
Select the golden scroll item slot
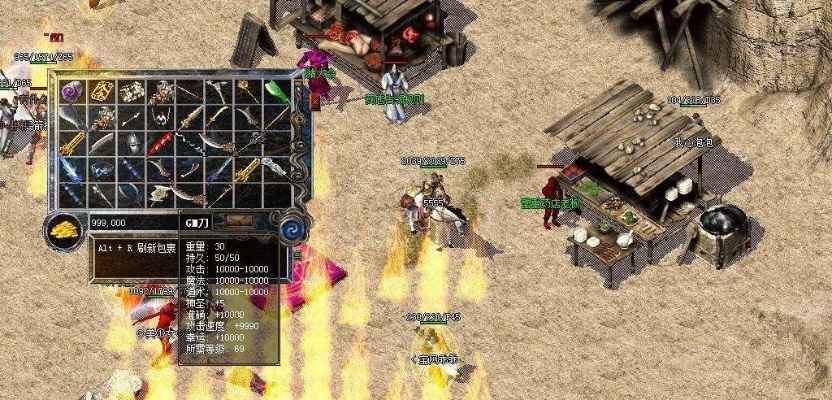(100, 92)
